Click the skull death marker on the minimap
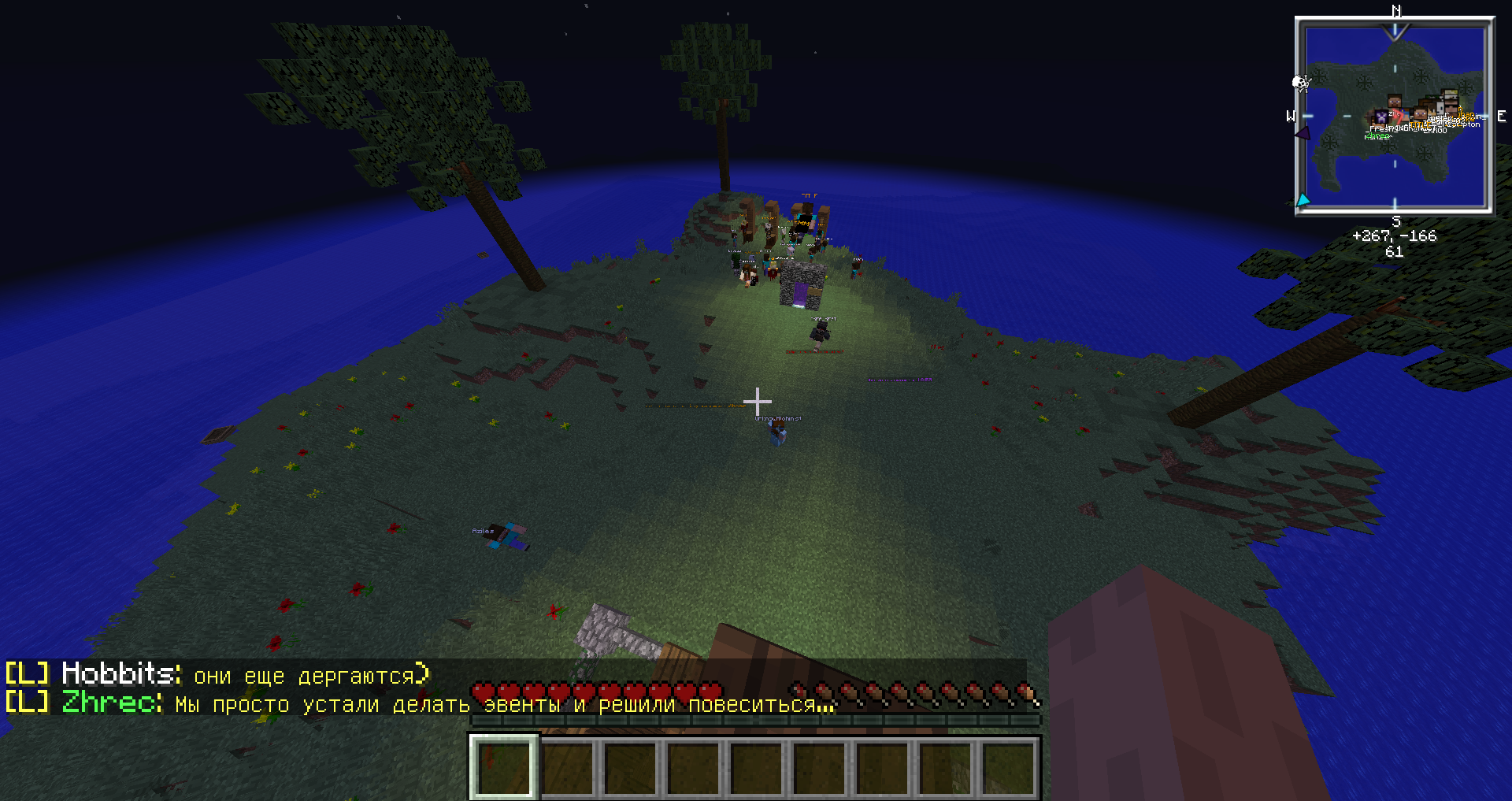The image size is (1512, 801). (1301, 83)
